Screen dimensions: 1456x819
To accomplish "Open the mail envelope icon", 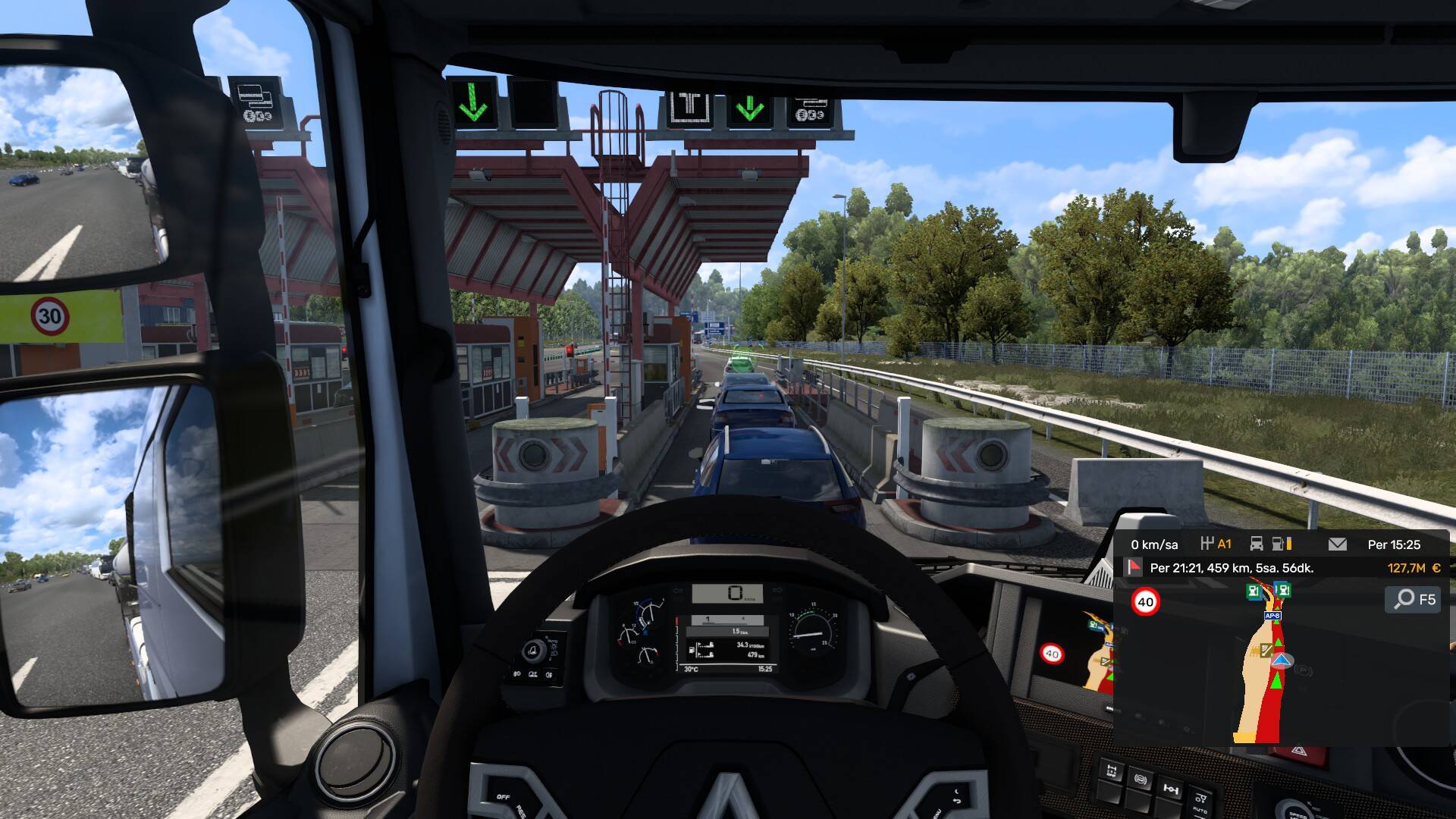I will pyautogui.click(x=1338, y=544).
